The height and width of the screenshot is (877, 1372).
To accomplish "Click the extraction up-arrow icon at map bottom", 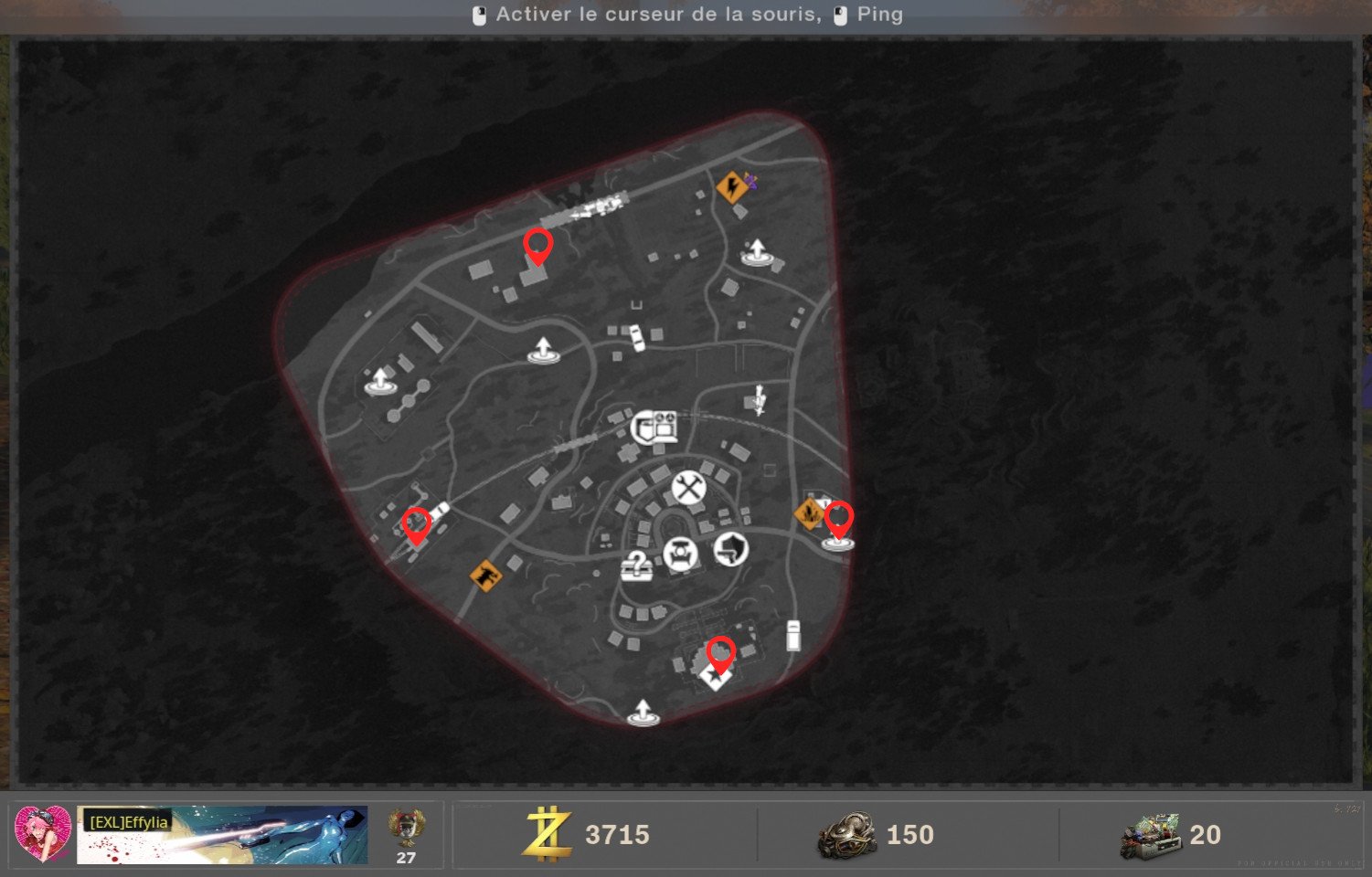I will coord(643,711).
